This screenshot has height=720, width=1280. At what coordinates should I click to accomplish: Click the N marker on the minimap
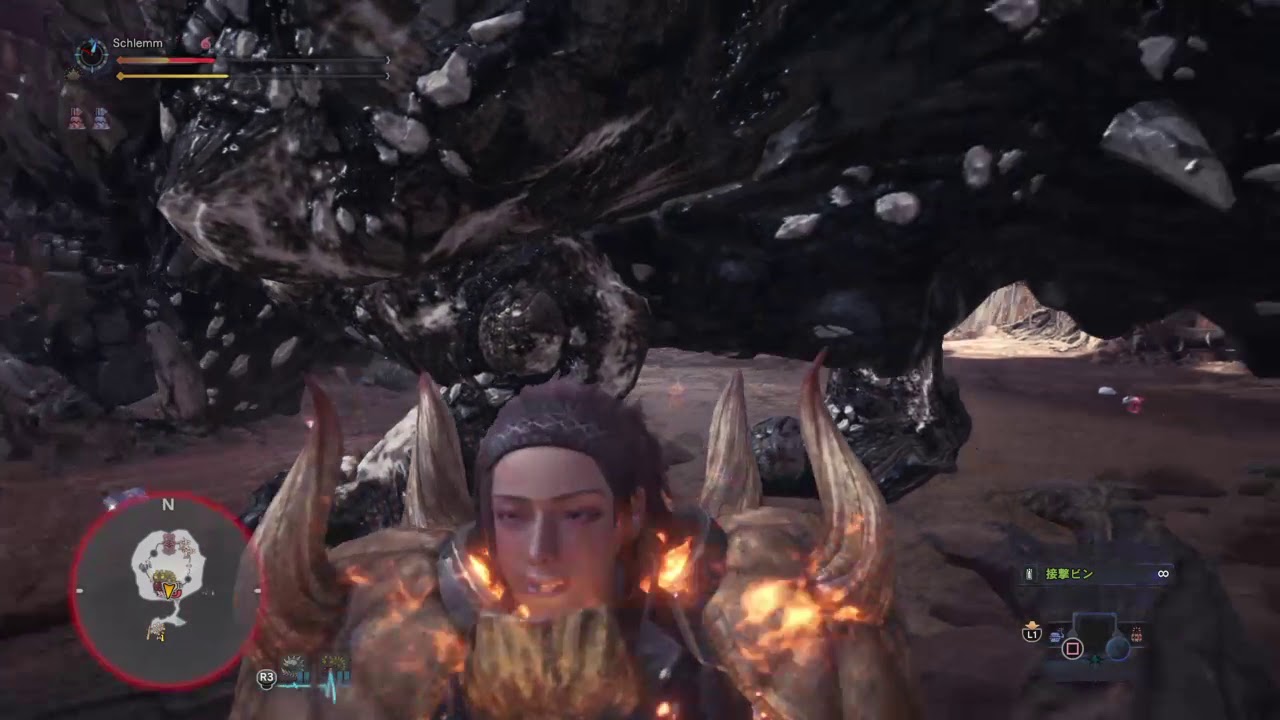pyautogui.click(x=168, y=505)
